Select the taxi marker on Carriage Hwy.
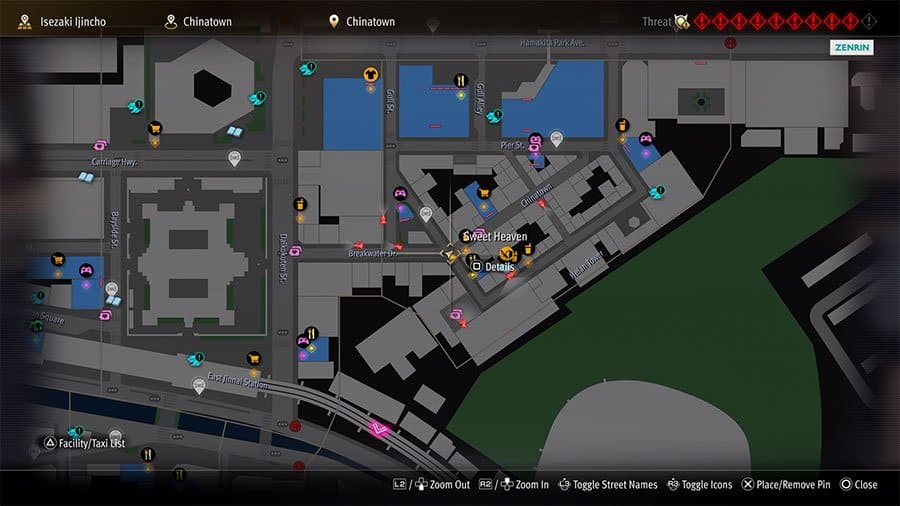 click(235, 157)
